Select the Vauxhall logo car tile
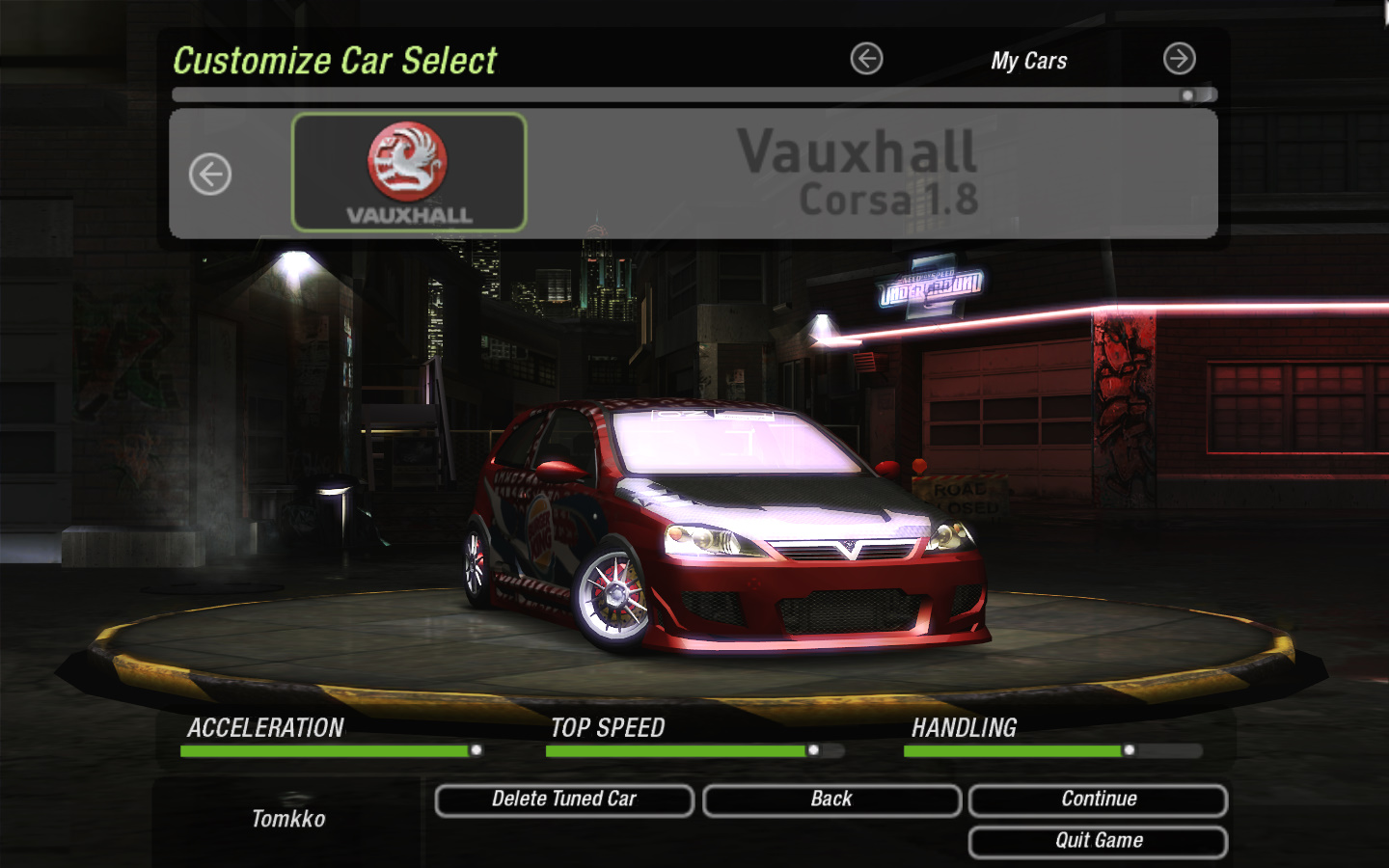Screen dimensions: 1389x868 pyautogui.click(x=409, y=173)
